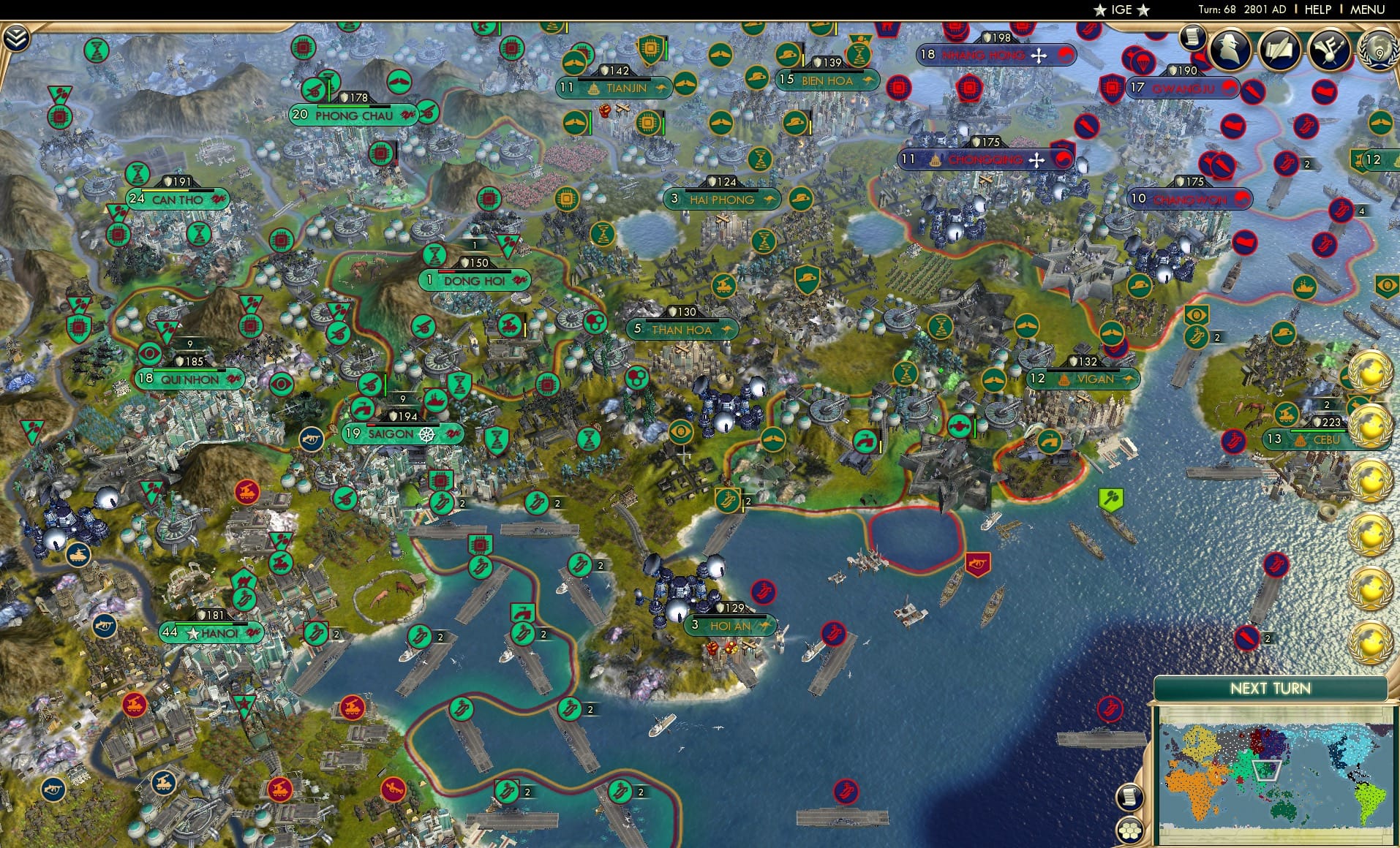1400x848 pixels.
Task: Click the scroll icon above the strategic view button
Action: click(1130, 798)
